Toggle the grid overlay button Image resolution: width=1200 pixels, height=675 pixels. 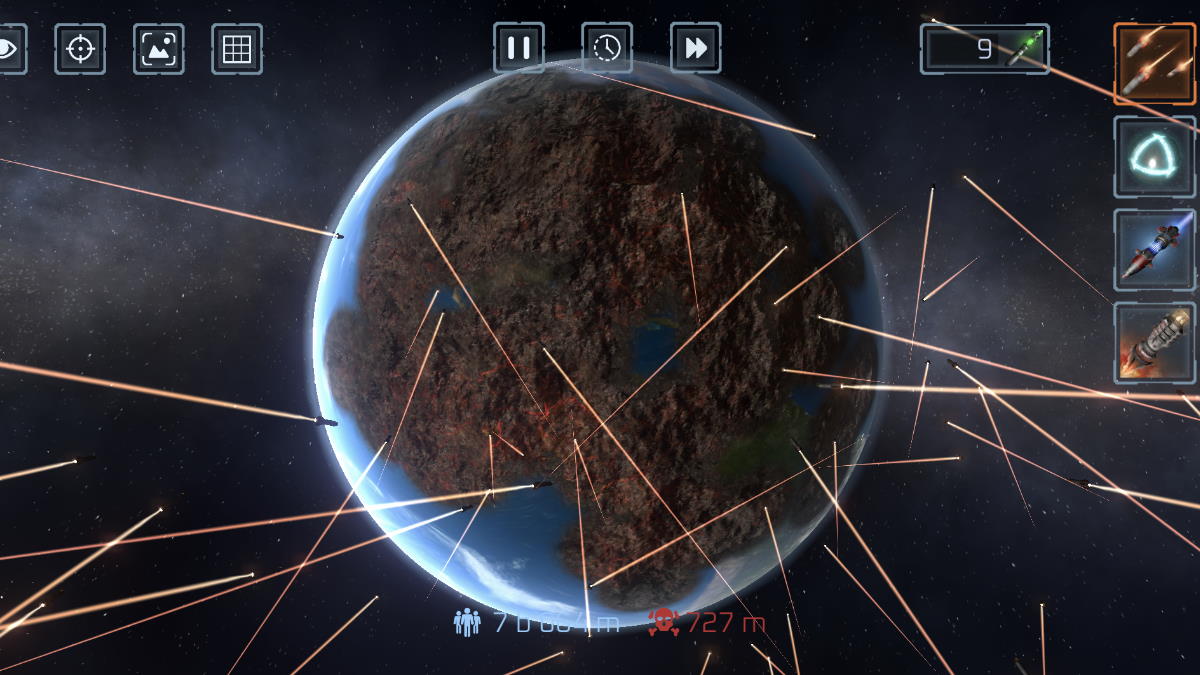(x=237, y=48)
